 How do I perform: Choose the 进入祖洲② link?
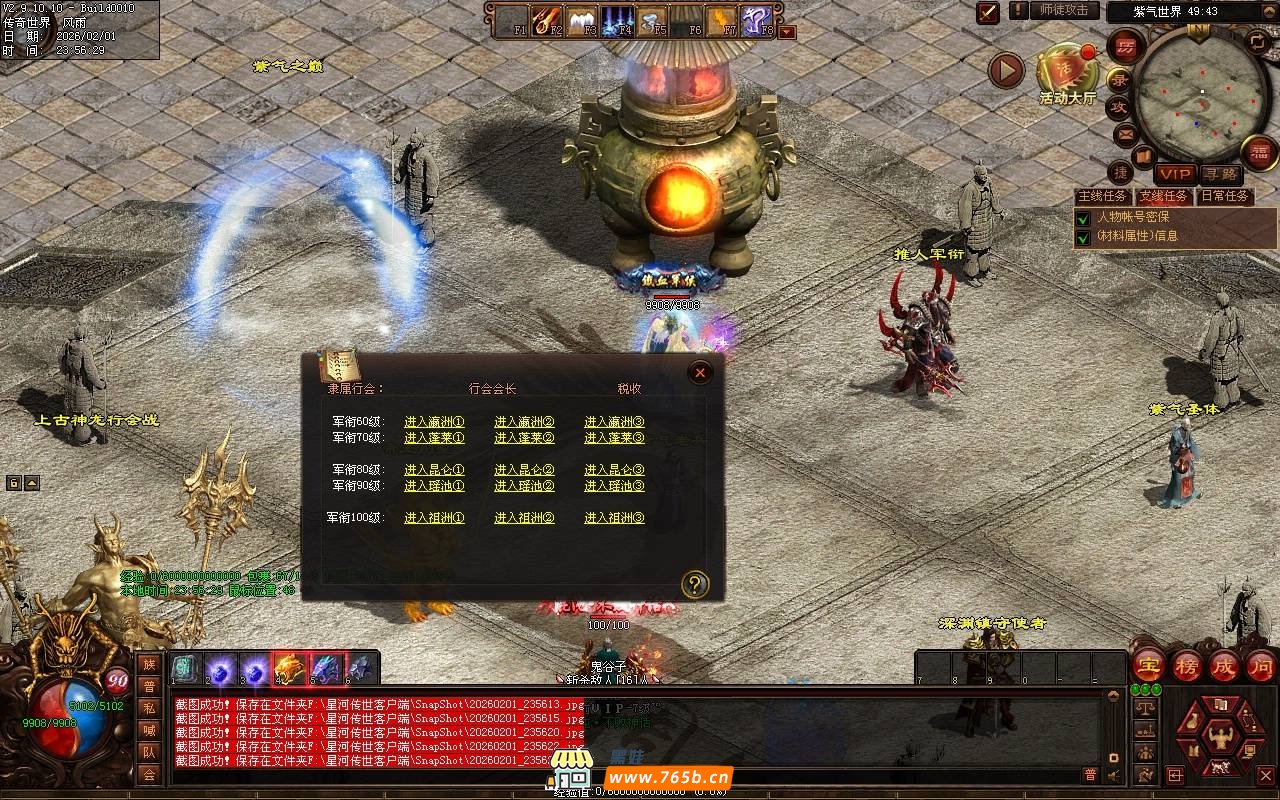click(524, 518)
